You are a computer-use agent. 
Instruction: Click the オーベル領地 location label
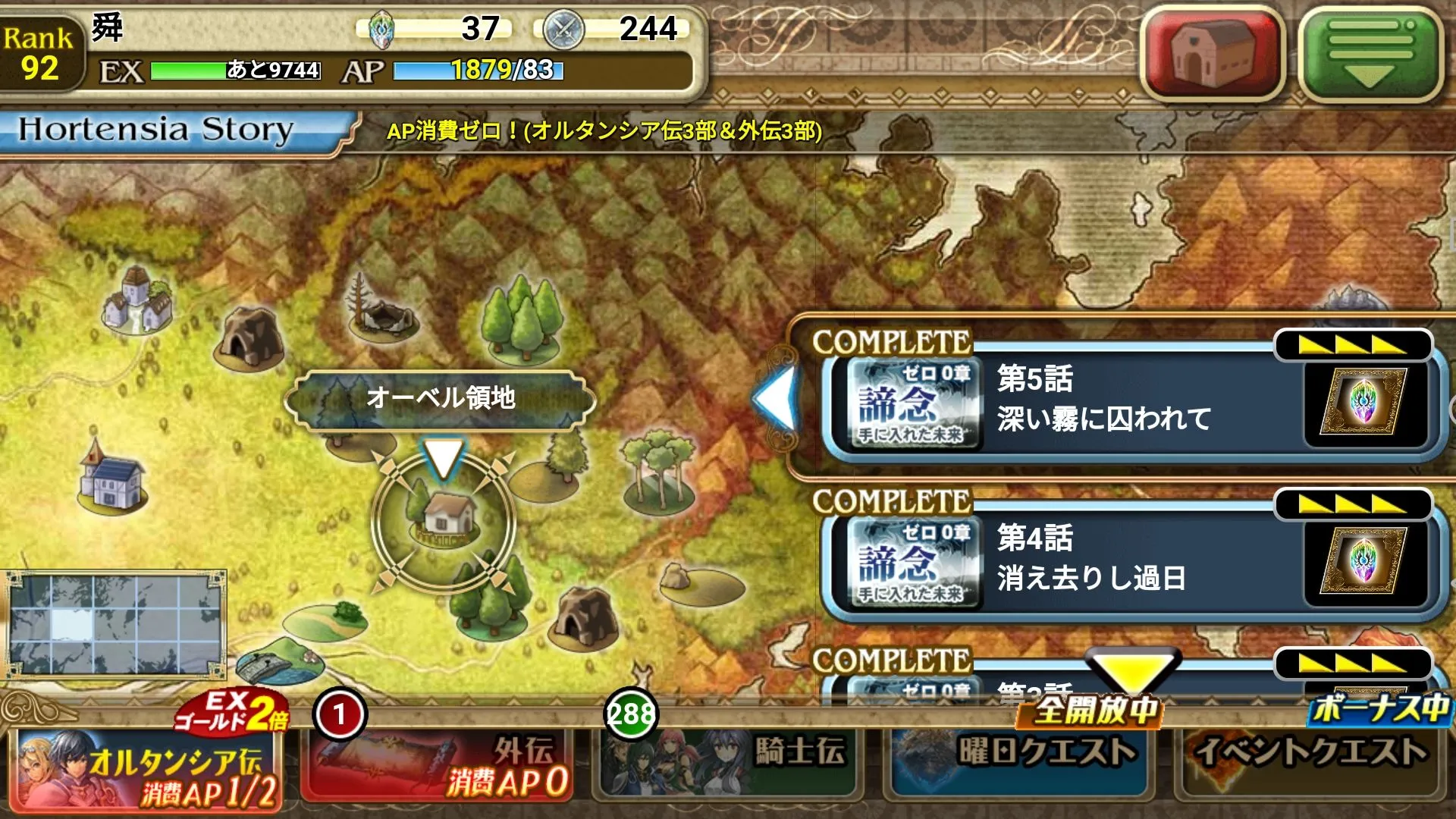click(440, 398)
